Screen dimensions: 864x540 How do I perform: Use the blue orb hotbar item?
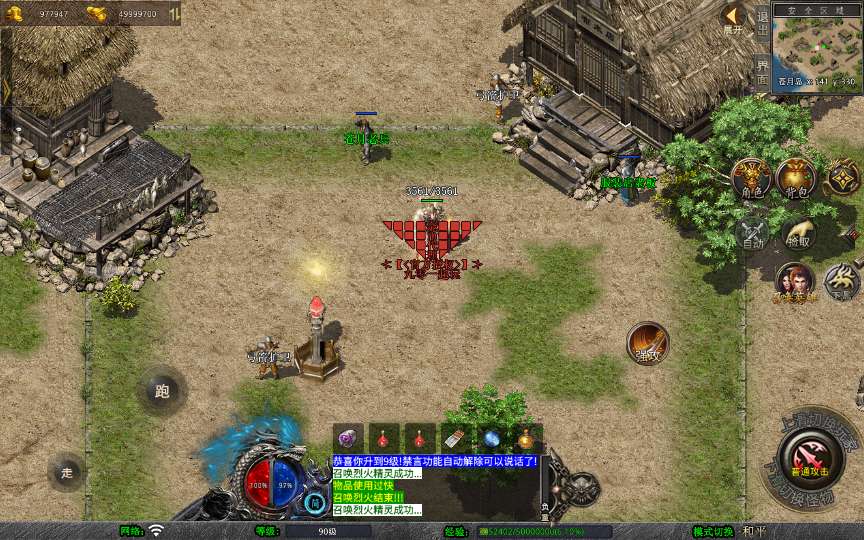[x=490, y=438]
